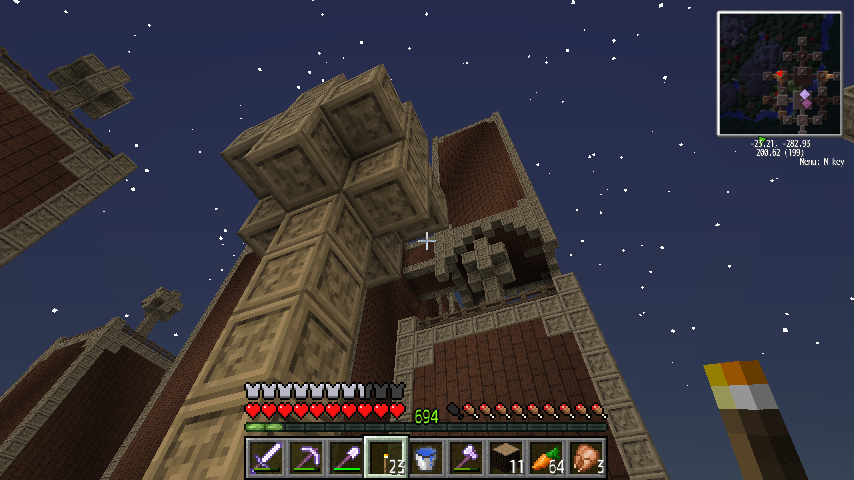This screenshot has height=480, width=854.
Task: Click the minimap in the corner
Action: 779,73
